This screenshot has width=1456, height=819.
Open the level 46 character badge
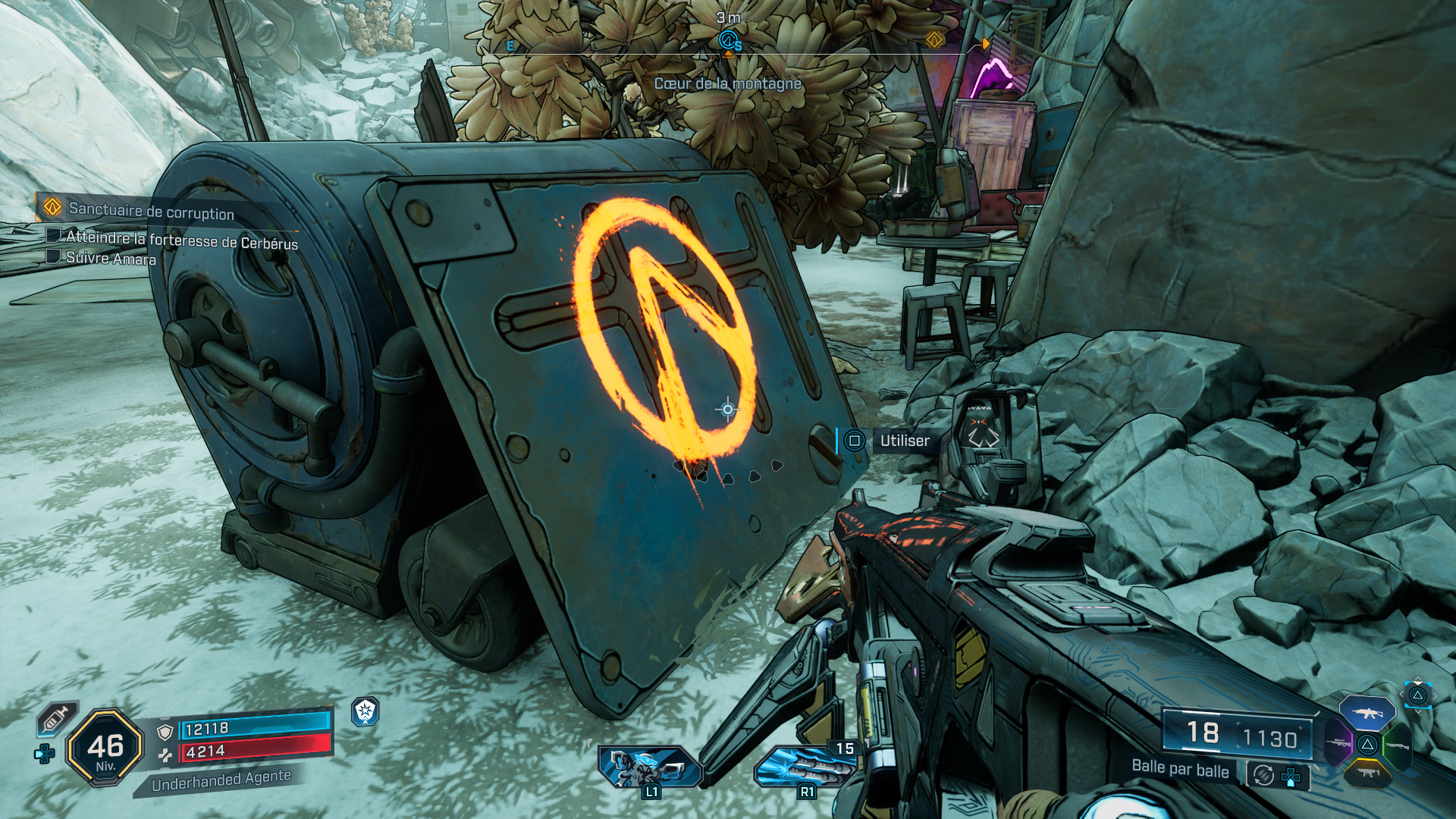(x=105, y=748)
